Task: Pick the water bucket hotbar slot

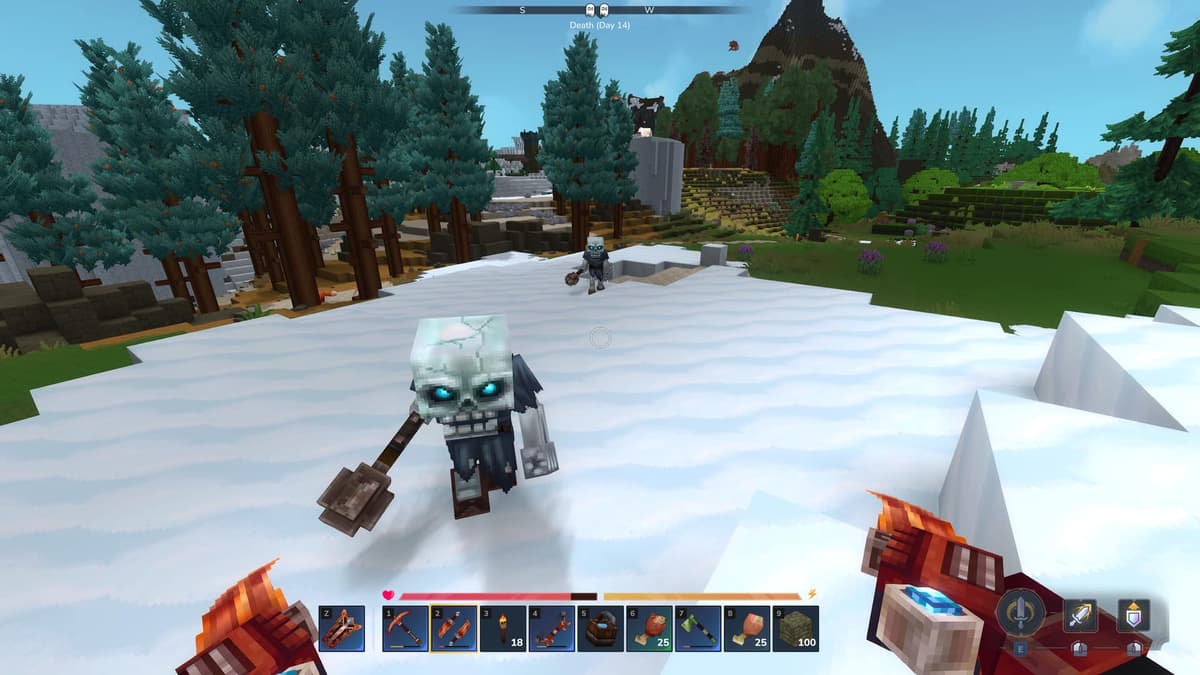Action: click(x=601, y=629)
